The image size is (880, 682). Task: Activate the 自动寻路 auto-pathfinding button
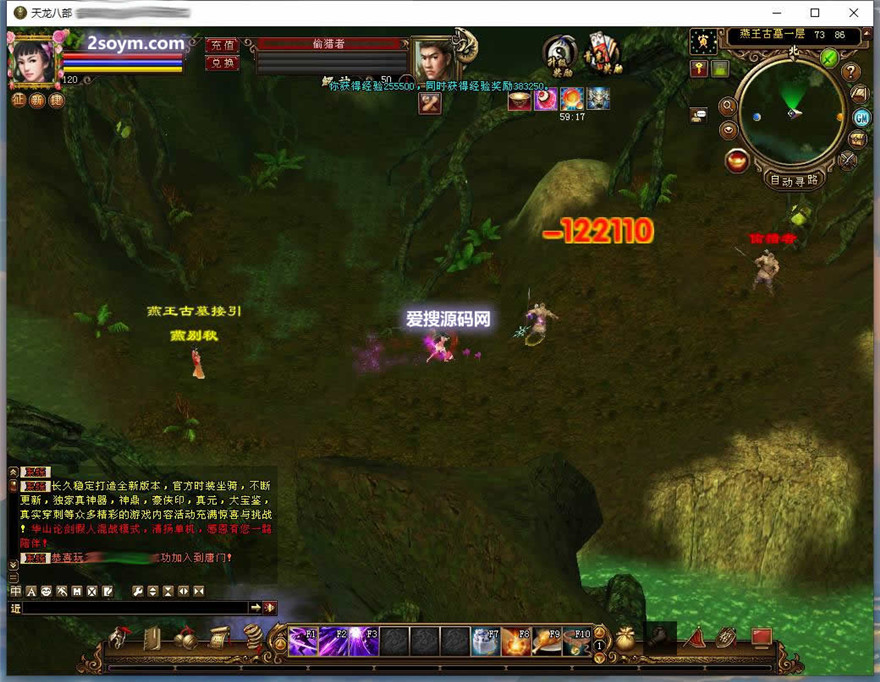point(793,180)
